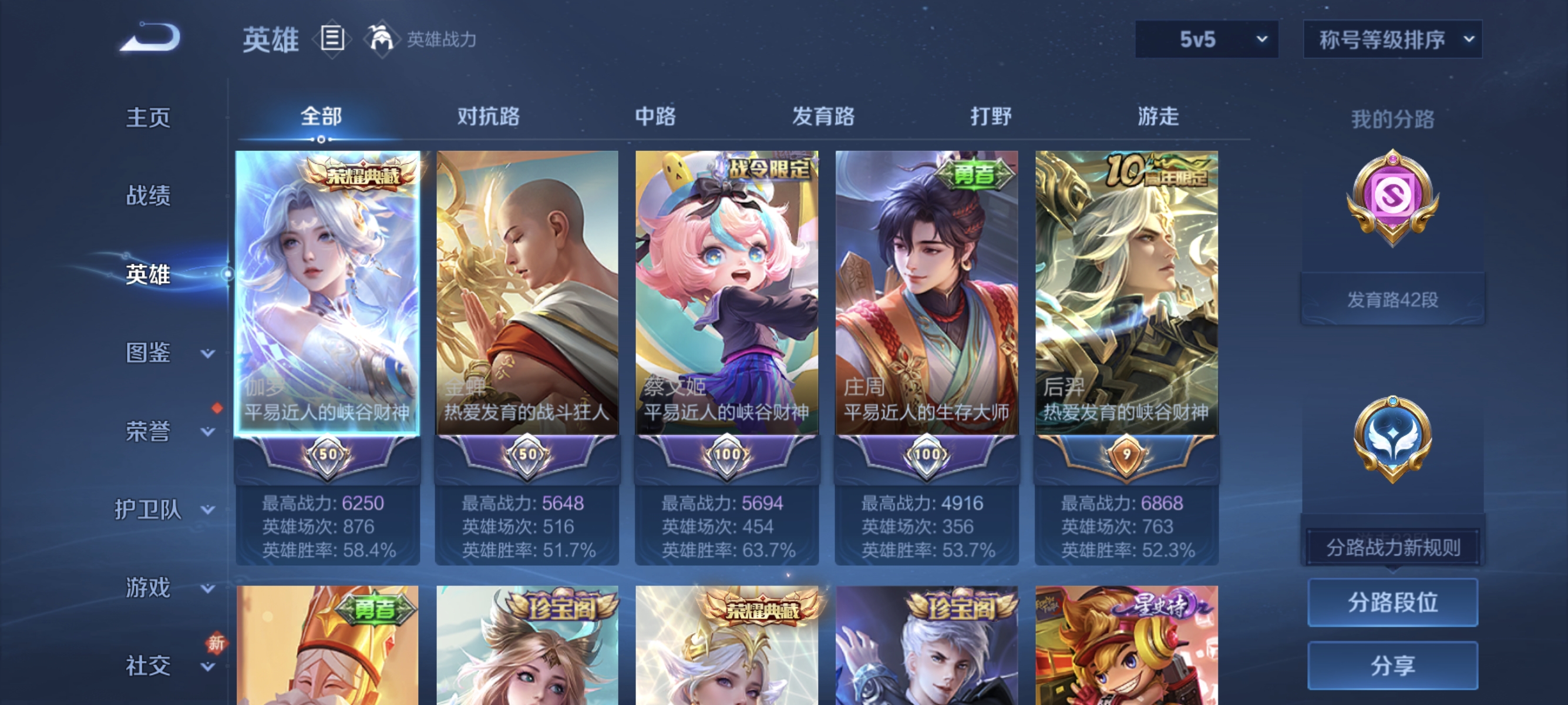Click the back arrow icon at top left
The image size is (1568, 705).
(x=151, y=38)
